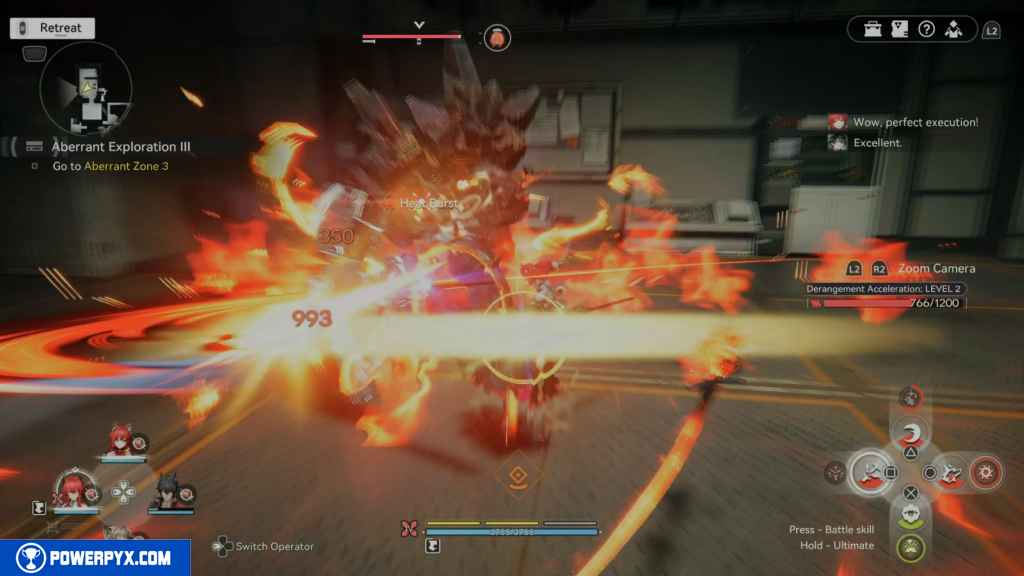Select the green-ringed ultimate icon at bottom

pos(910,547)
